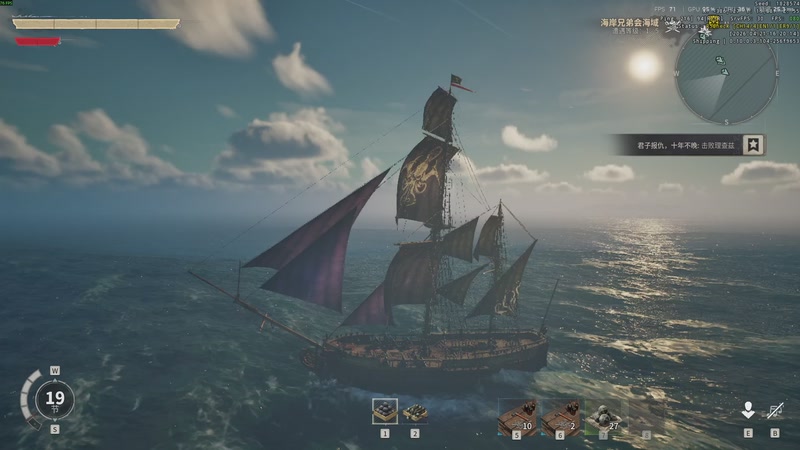Click the quest bookmark star icon
Image resolution: width=800 pixels, height=450 pixels.
click(755, 145)
